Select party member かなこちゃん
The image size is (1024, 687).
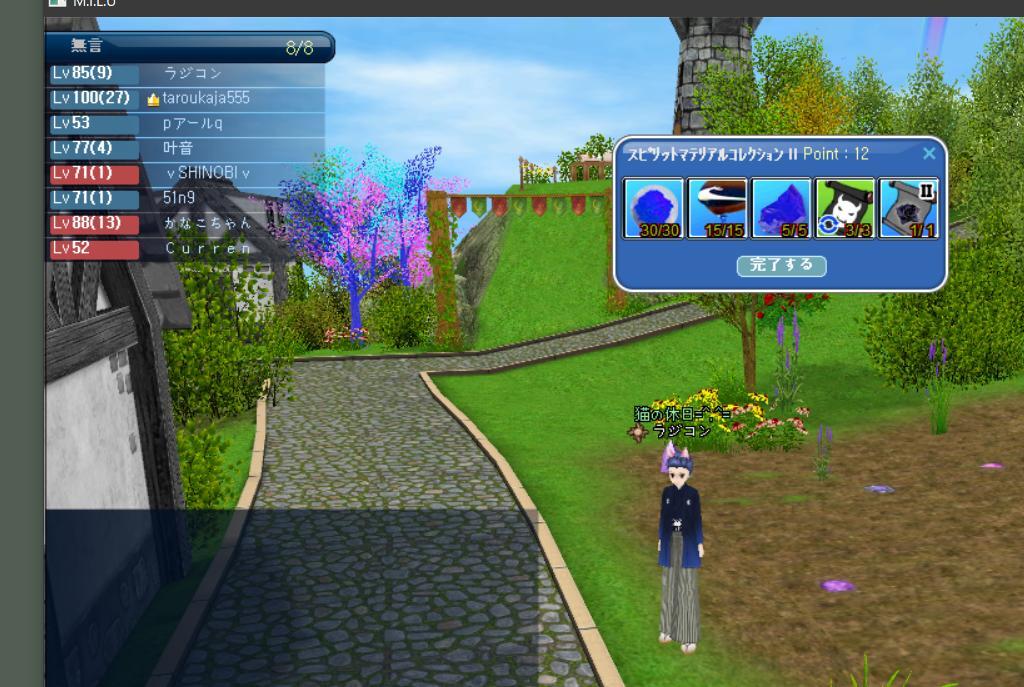(x=202, y=223)
